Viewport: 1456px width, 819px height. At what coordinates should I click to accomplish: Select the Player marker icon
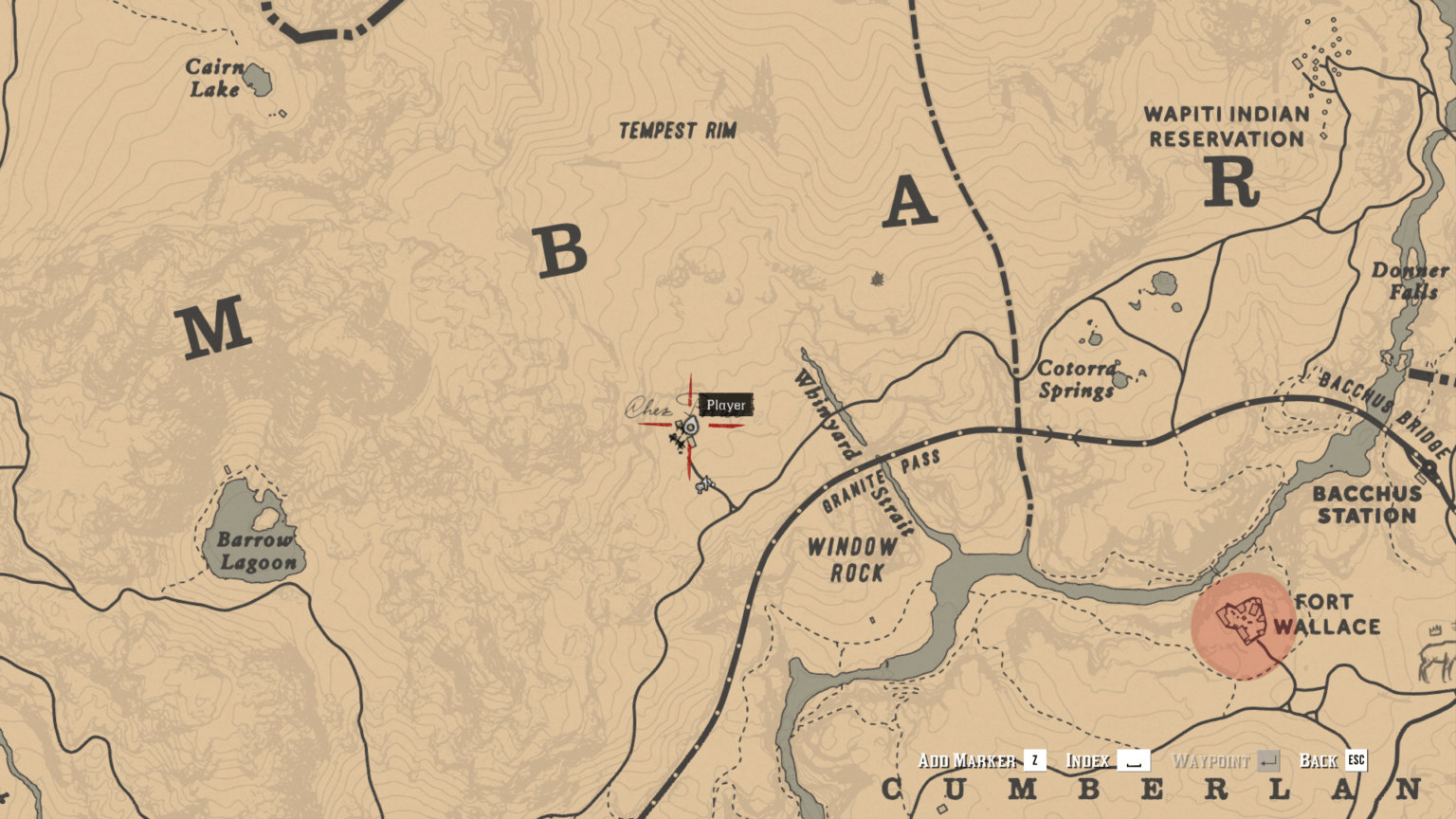pos(690,428)
